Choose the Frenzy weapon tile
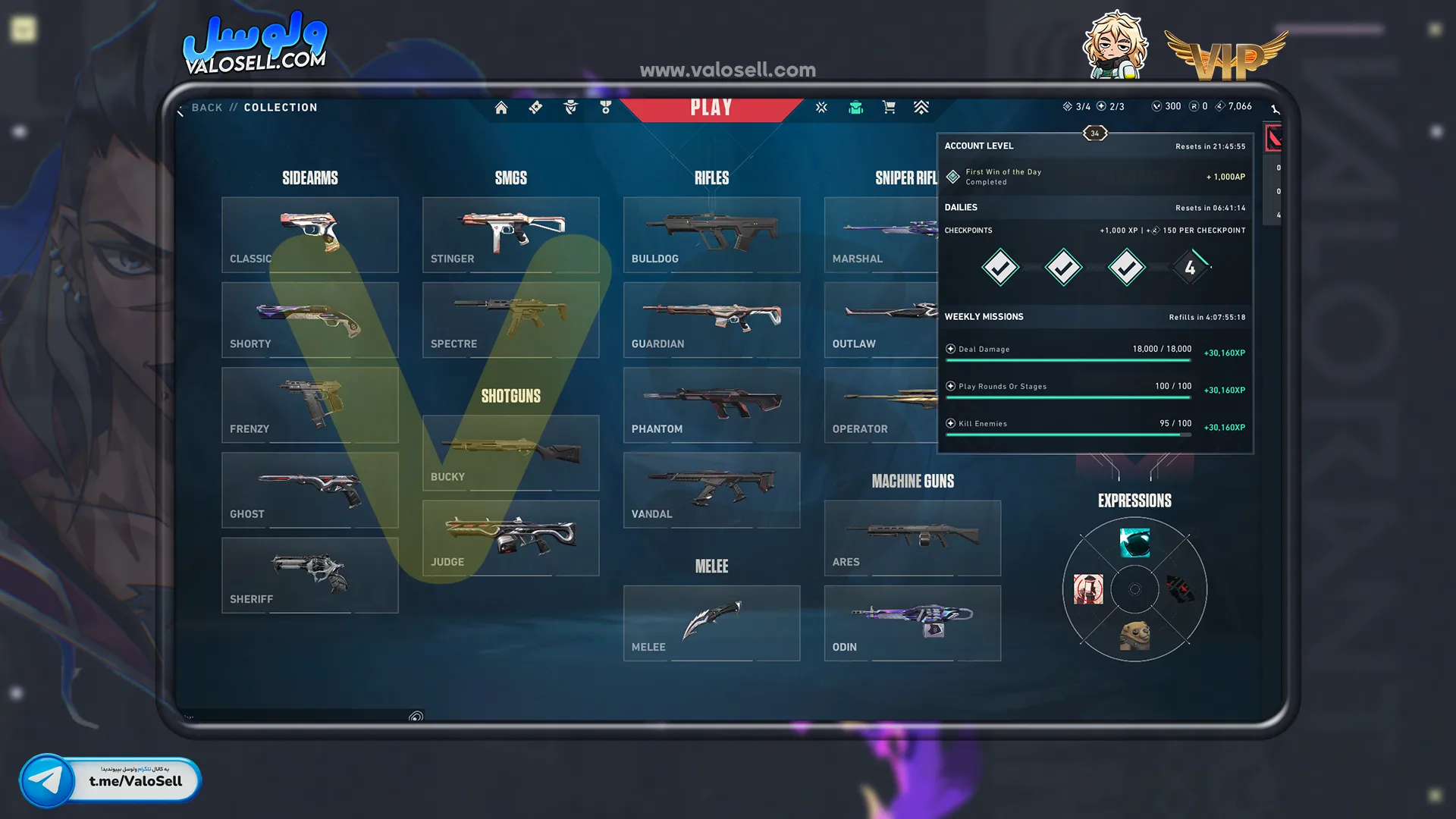Viewport: 1456px width, 819px height. coord(309,405)
